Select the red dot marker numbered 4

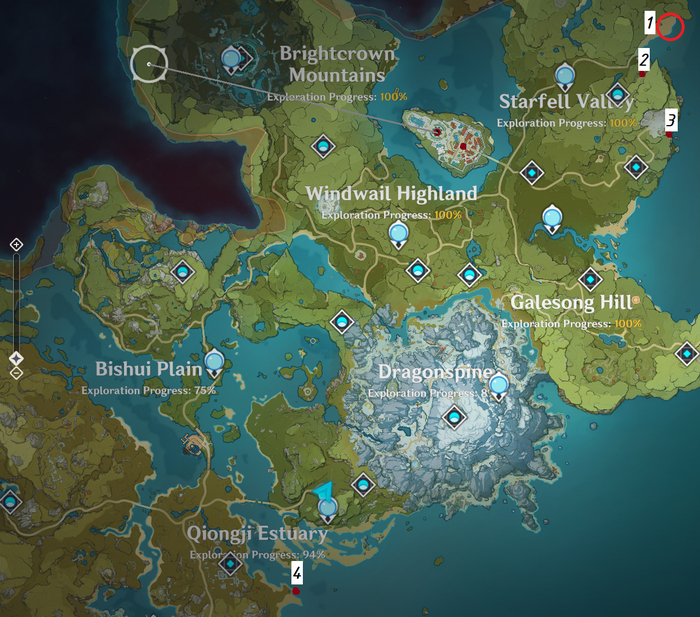296,591
